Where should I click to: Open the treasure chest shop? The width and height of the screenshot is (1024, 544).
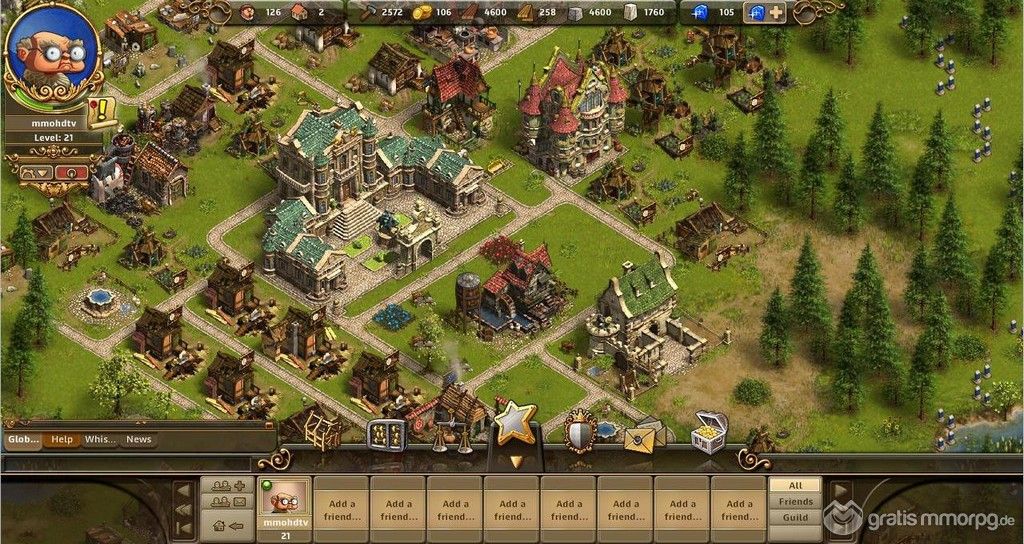(x=709, y=434)
